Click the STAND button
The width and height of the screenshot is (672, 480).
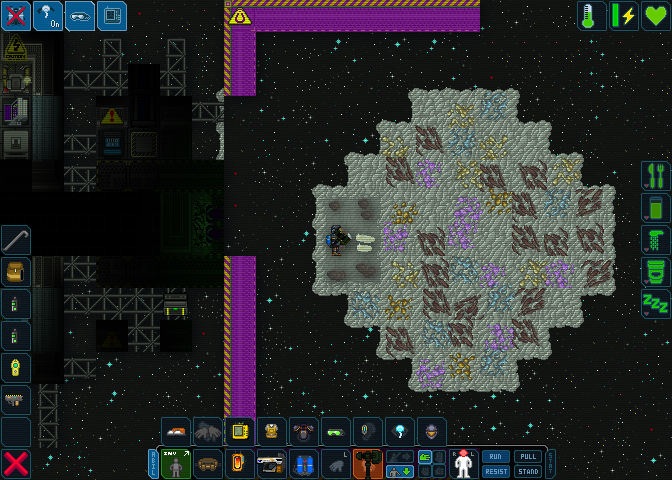pyautogui.click(x=527, y=471)
